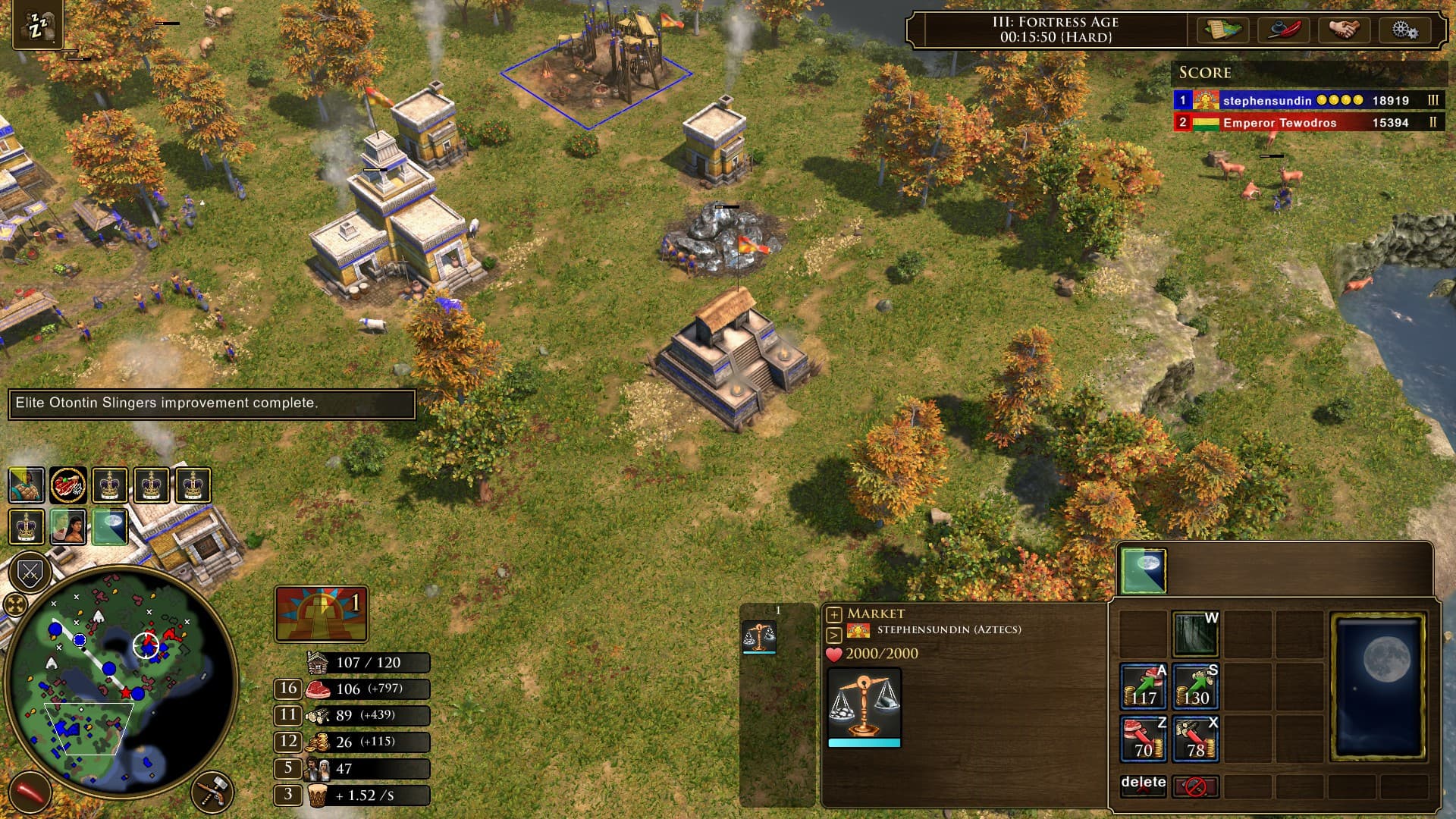
Task: Open the objectives map scroll button
Action: pos(1222,30)
